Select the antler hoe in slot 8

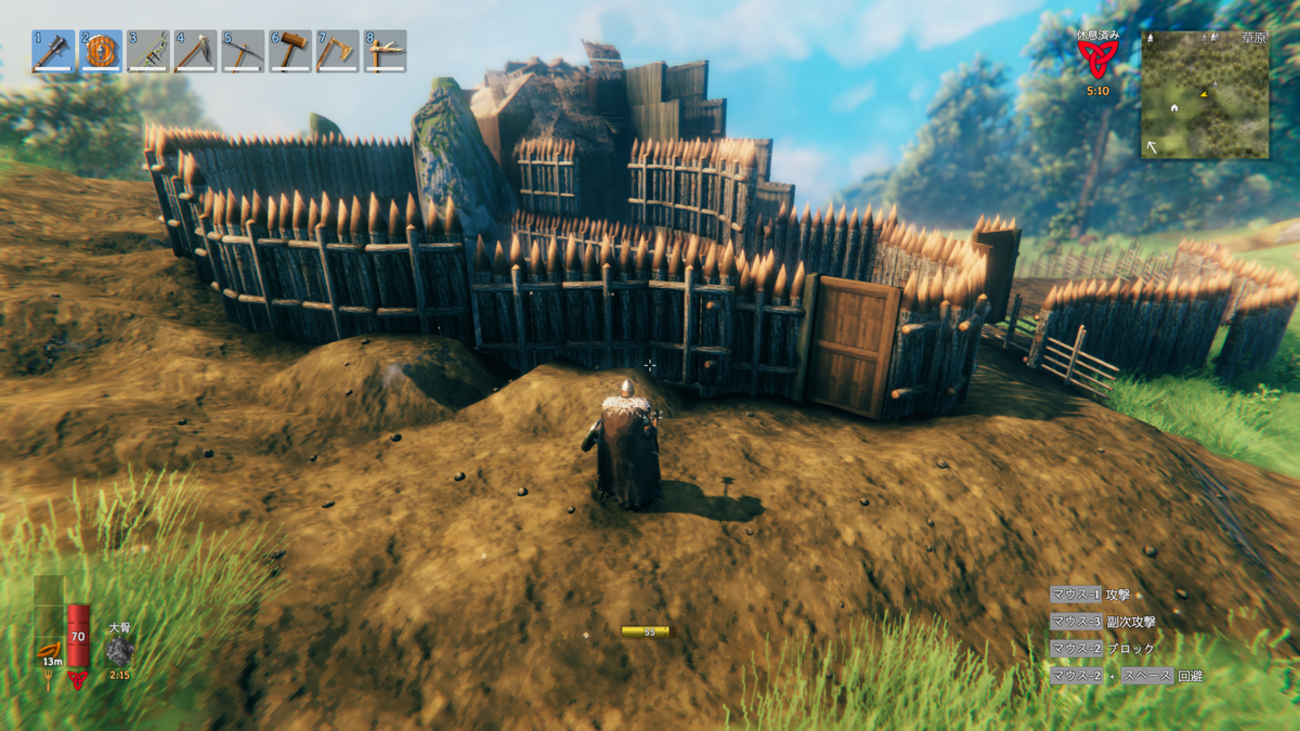coord(385,51)
